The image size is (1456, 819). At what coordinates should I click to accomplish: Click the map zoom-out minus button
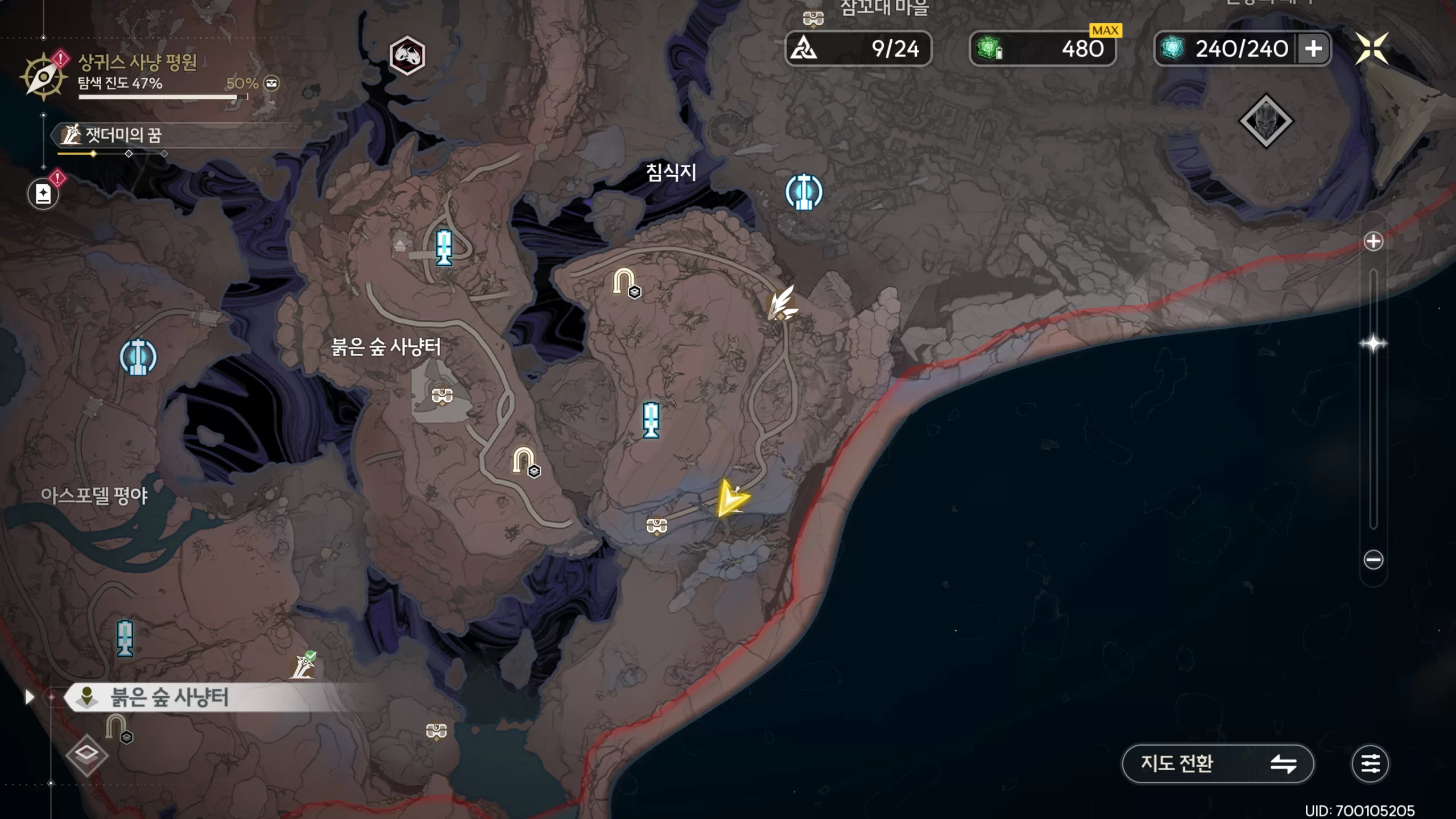click(x=1373, y=560)
